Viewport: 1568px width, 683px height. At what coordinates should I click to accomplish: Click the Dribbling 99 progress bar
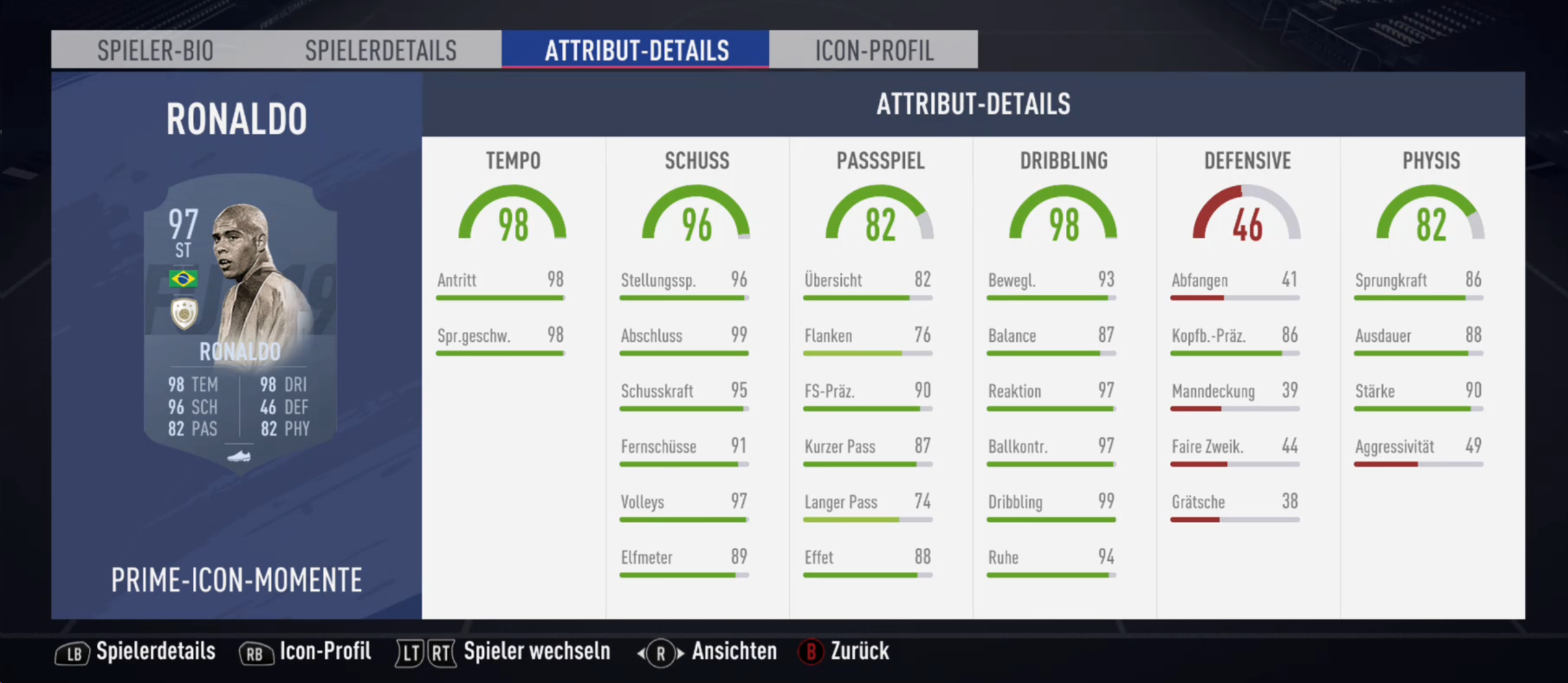[x=1051, y=519]
